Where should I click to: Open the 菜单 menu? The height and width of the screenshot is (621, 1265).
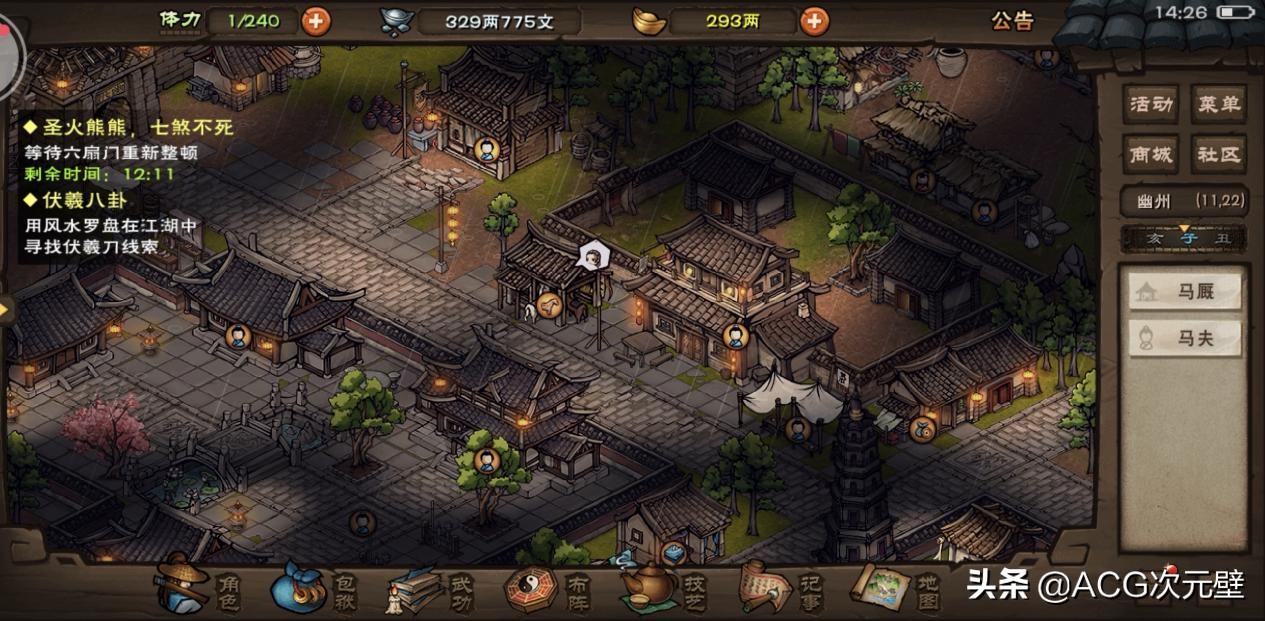point(1218,103)
